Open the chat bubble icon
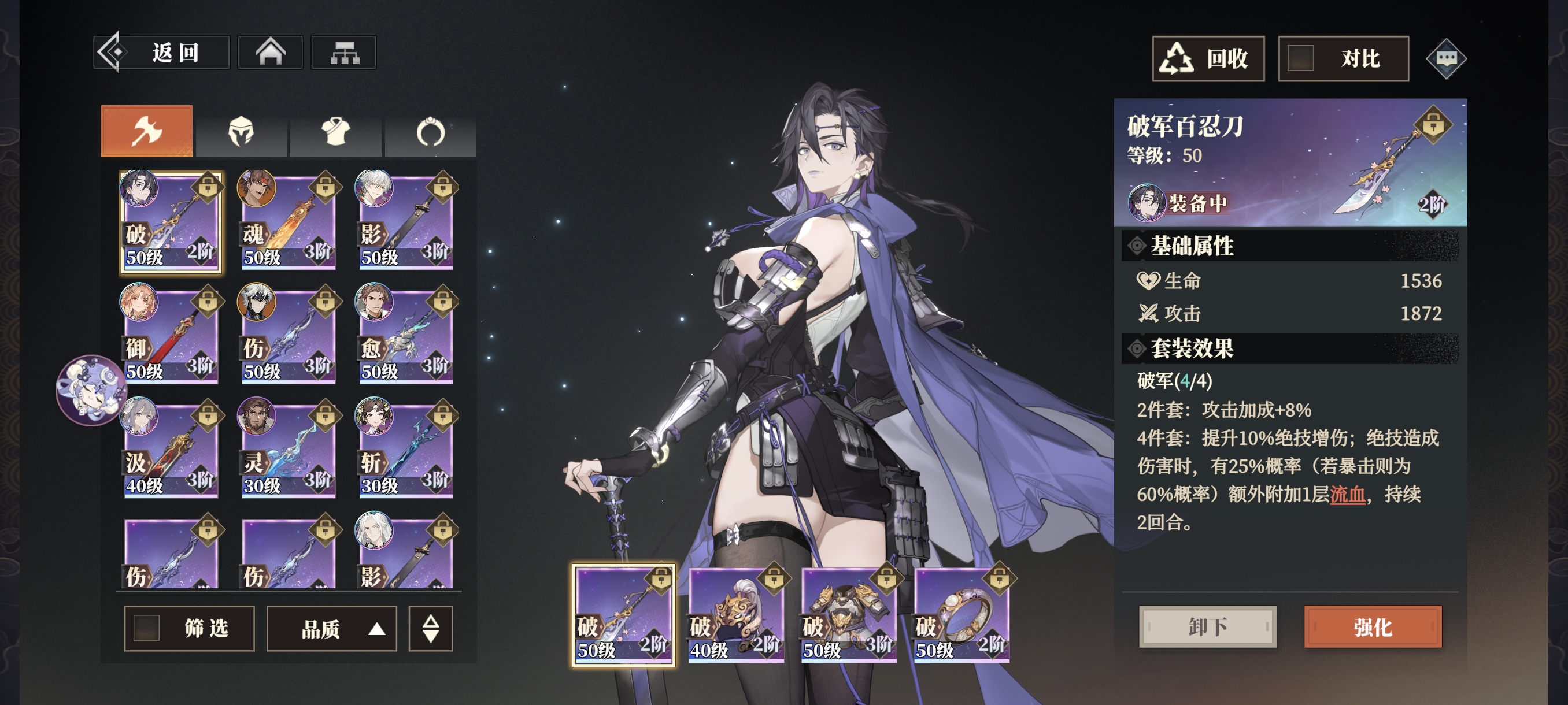This screenshot has width=1568, height=705. click(1445, 59)
